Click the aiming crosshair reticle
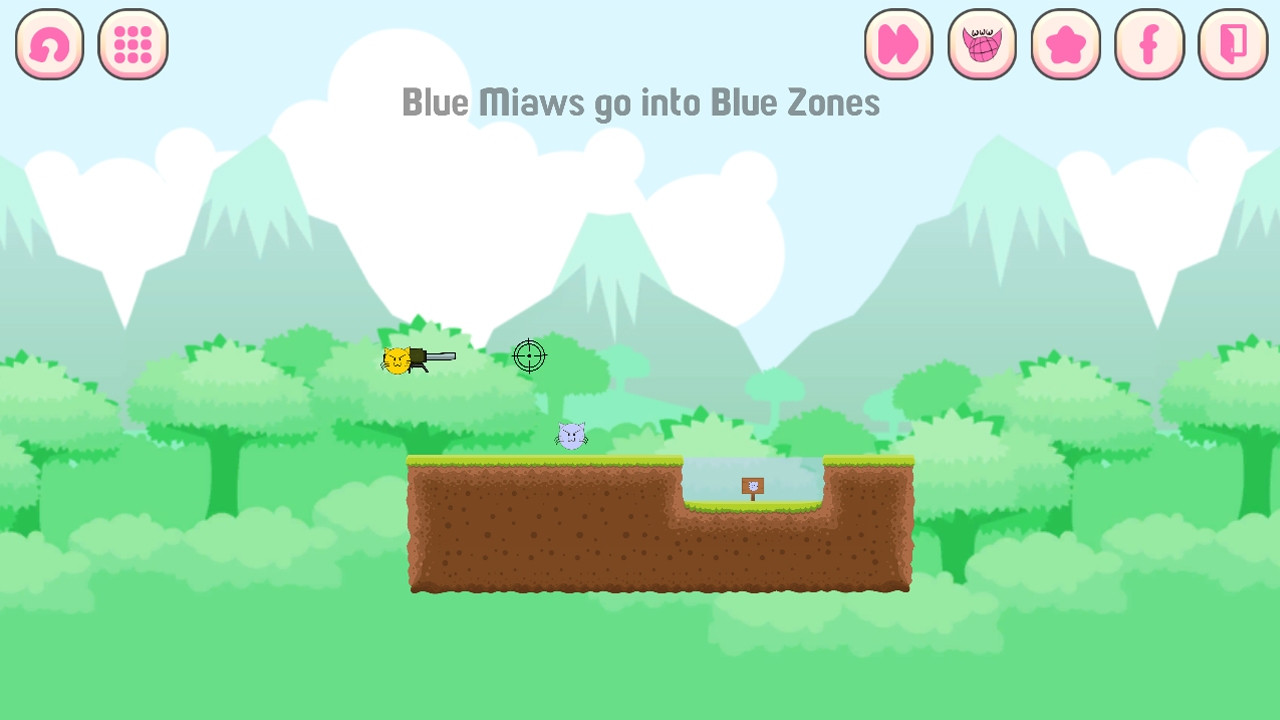The width and height of the screenshot is (1280, 720). tap(528, 356)
